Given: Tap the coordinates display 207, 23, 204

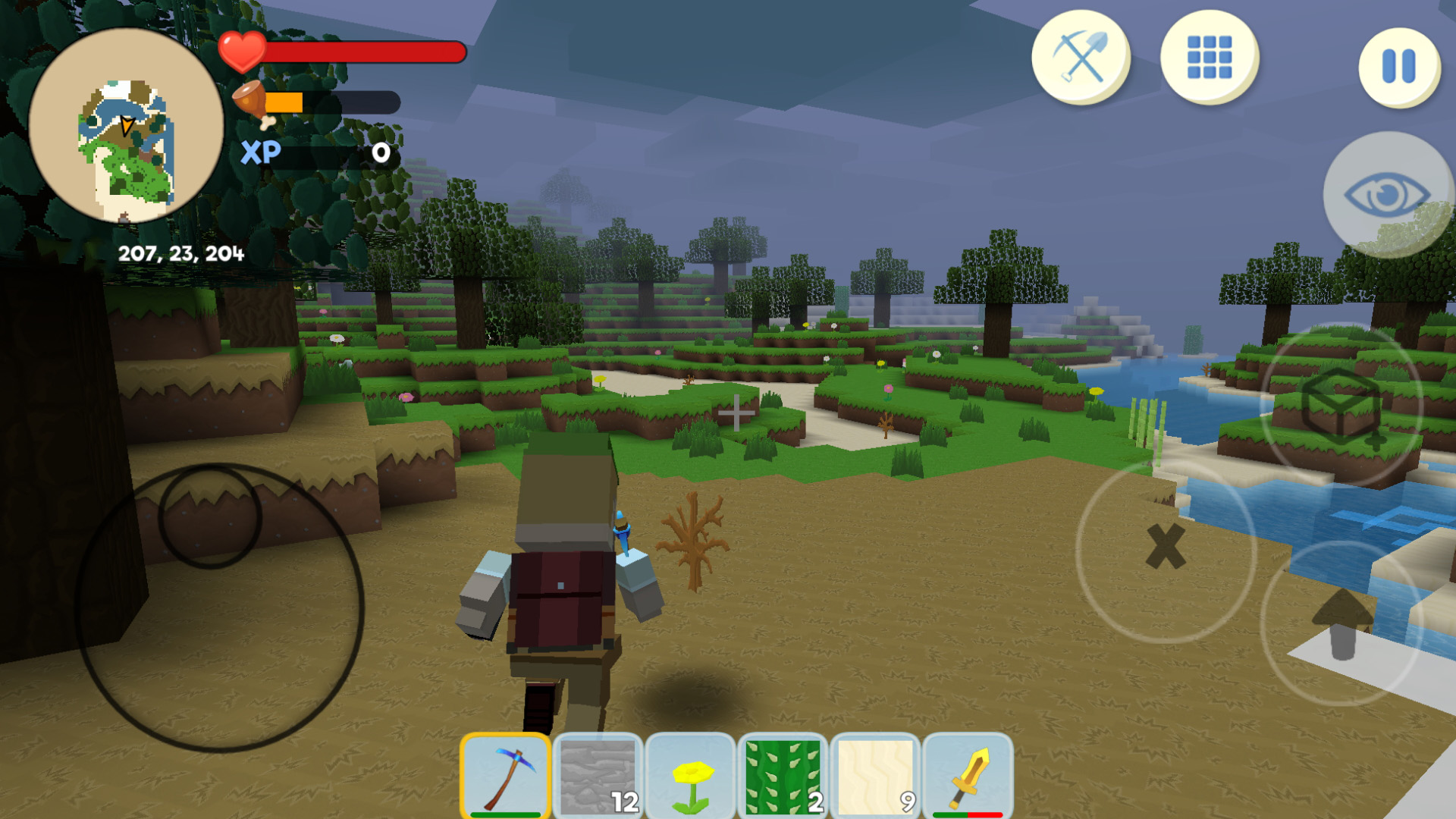Looking at the screenshot, I should pyautogui.click(x=180, y=253).
